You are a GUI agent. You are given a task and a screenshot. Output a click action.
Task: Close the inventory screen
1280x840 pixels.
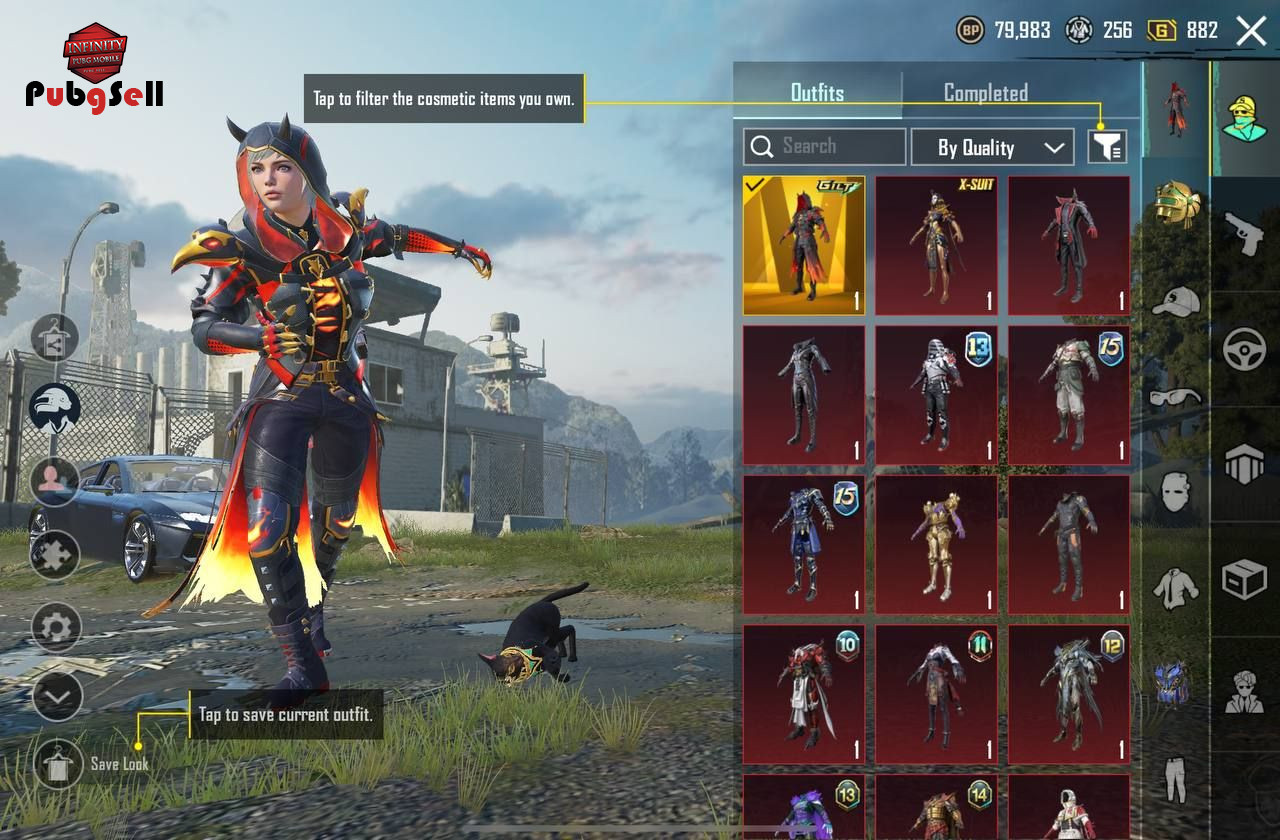[x=1251, y=31]
